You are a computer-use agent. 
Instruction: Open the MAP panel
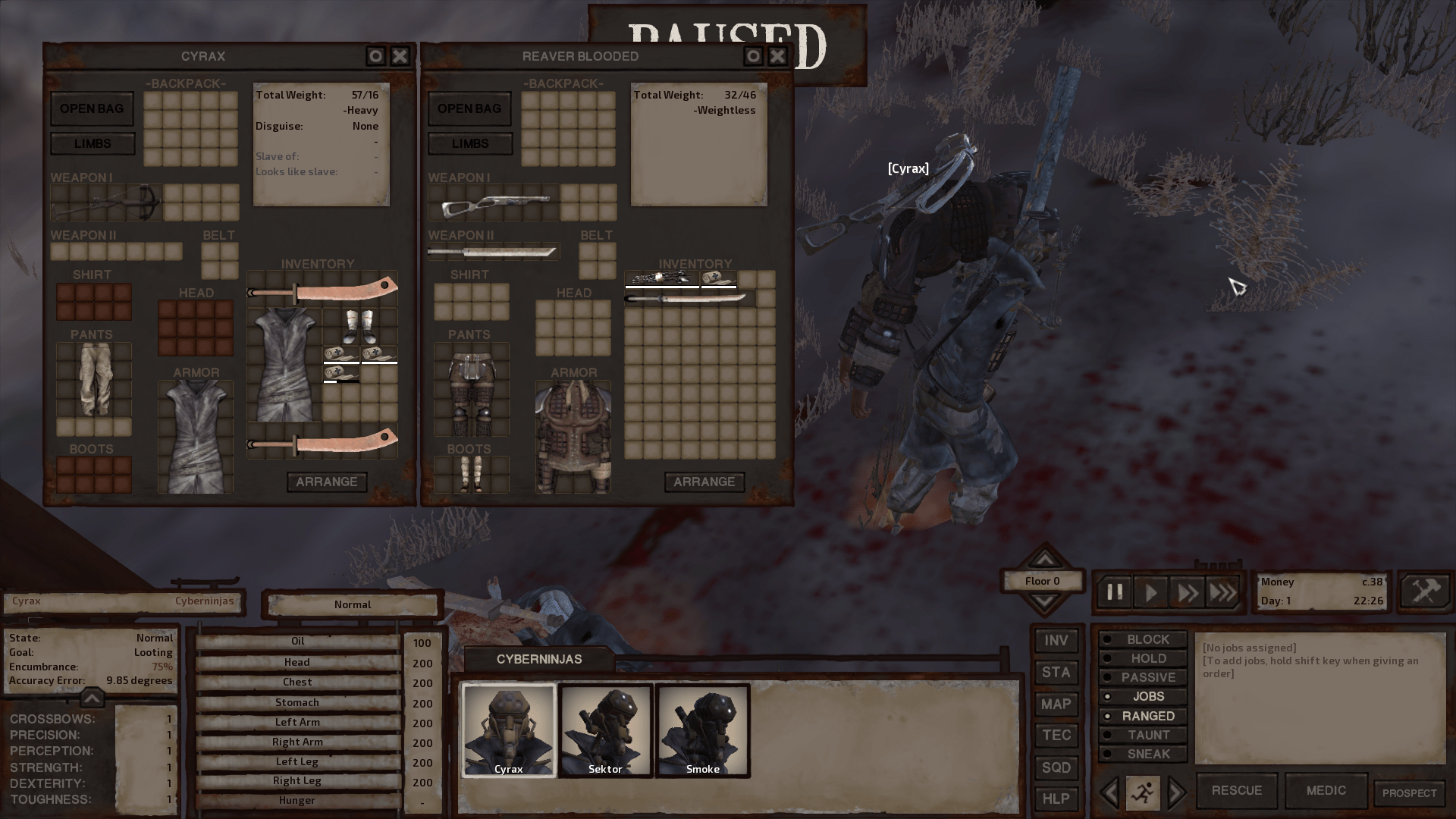1056,704
